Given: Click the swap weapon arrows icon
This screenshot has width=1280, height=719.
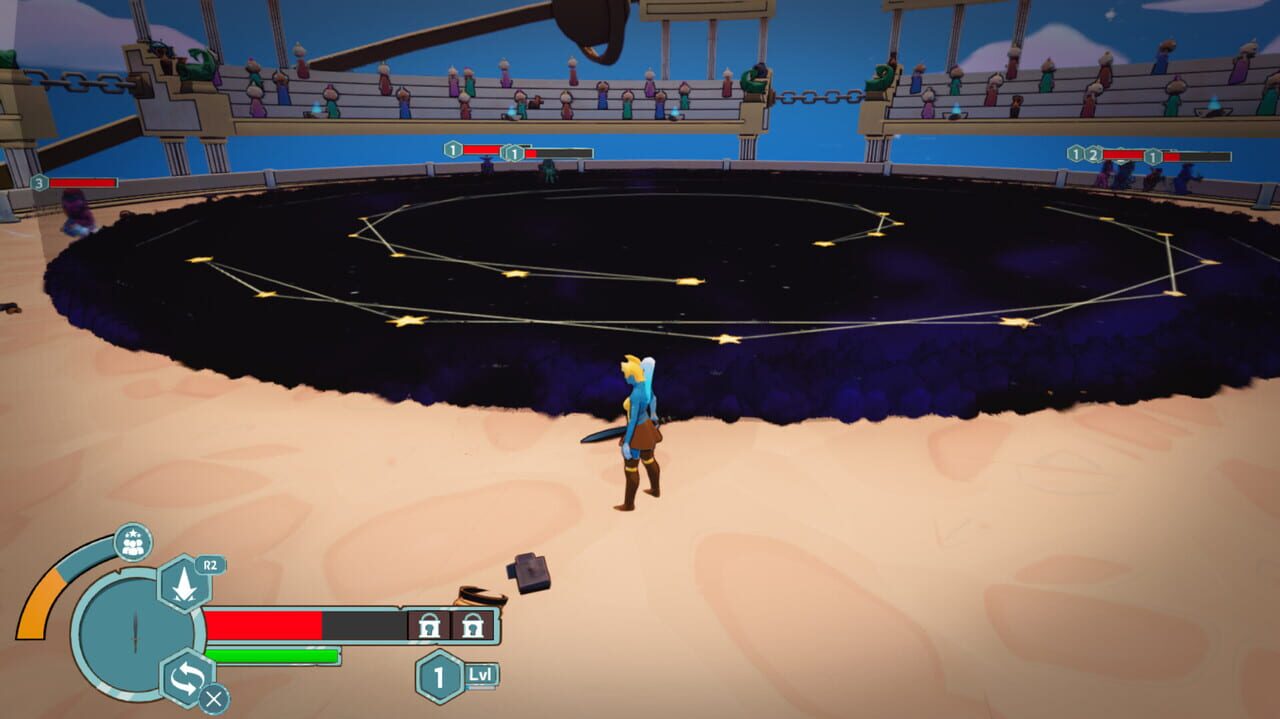Looking at the screenshot, I should tap(186, 677).
